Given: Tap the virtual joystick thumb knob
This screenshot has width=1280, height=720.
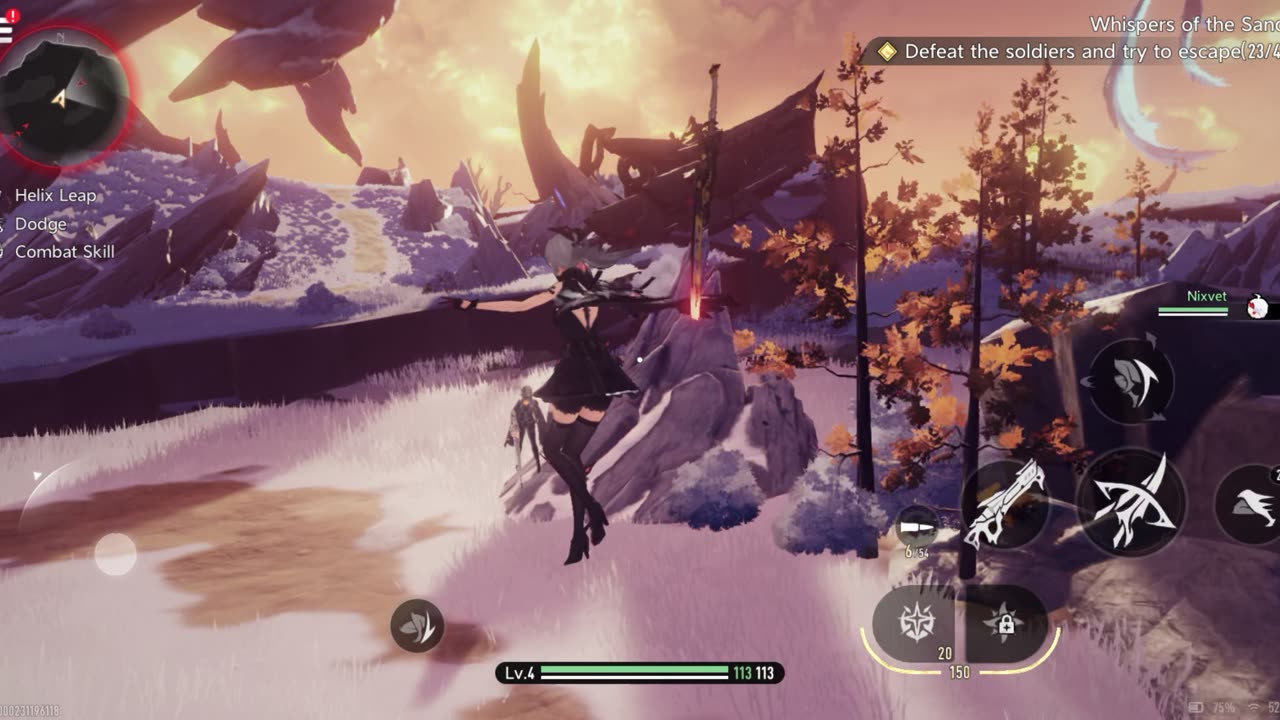Looking at the screenshot, I should click(x=115, y=554).
